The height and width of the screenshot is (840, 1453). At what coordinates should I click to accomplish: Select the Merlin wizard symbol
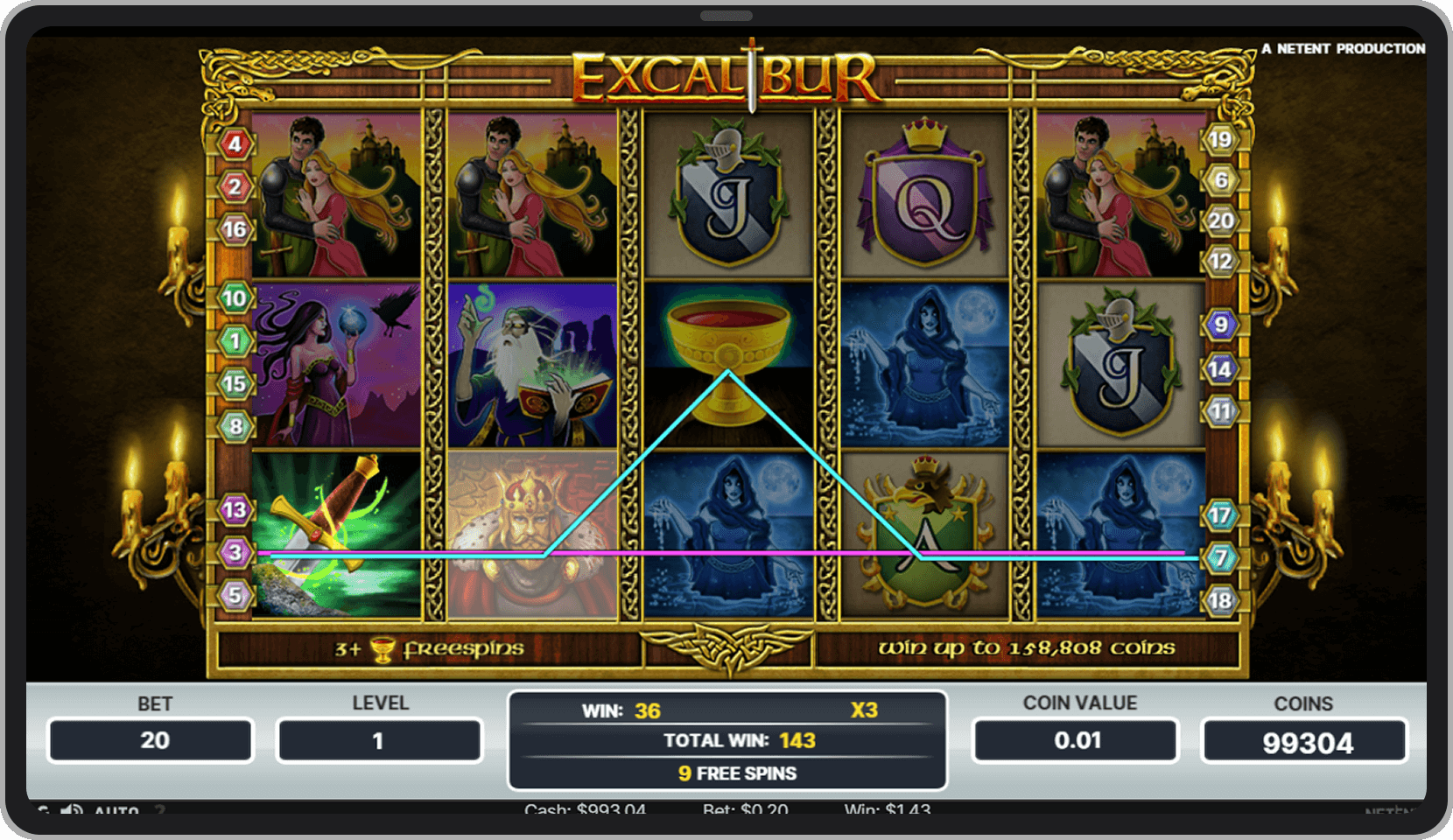pos(532,363)
